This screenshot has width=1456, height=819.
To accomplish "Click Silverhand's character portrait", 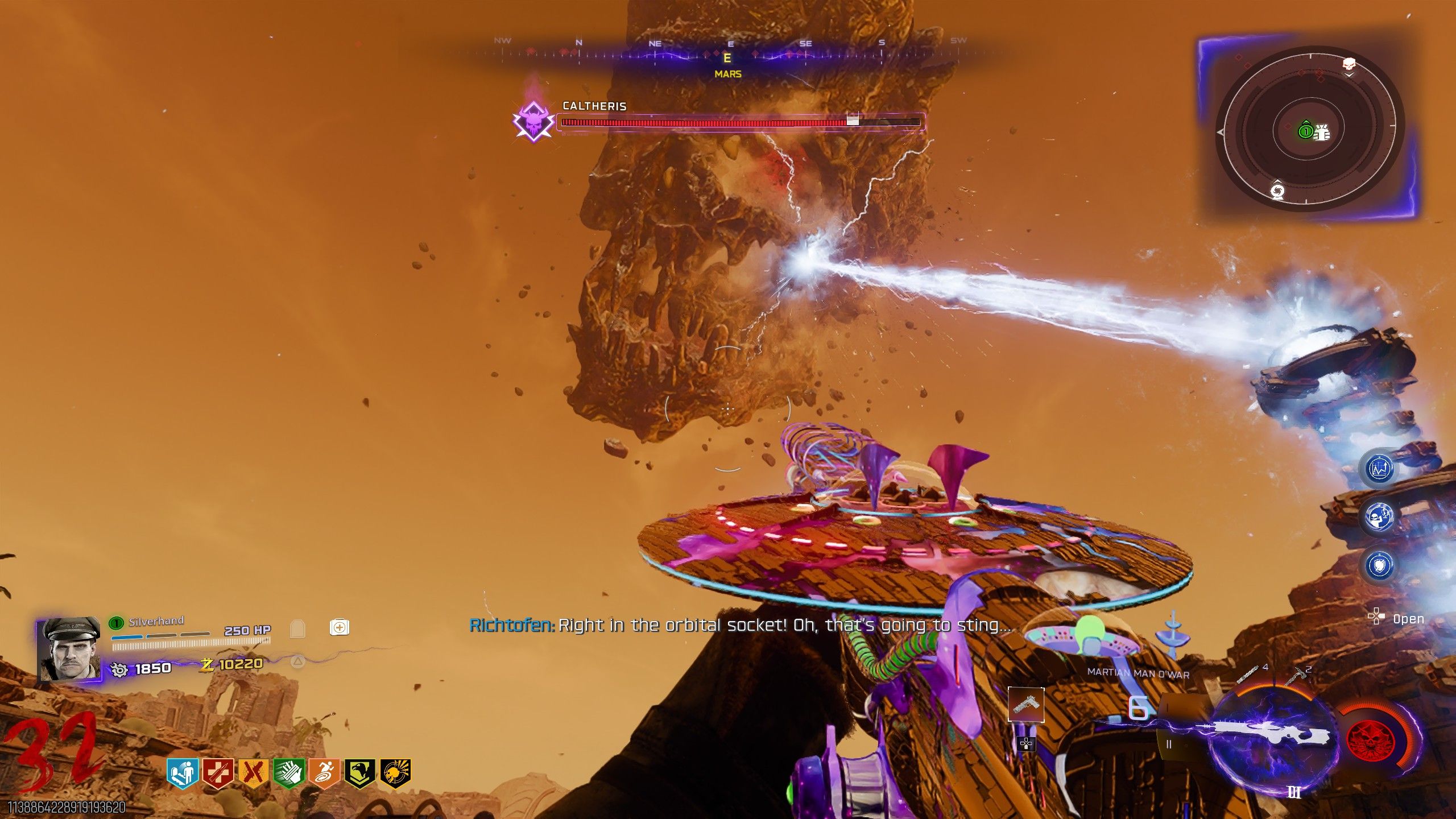I will (x=69, y=649).
